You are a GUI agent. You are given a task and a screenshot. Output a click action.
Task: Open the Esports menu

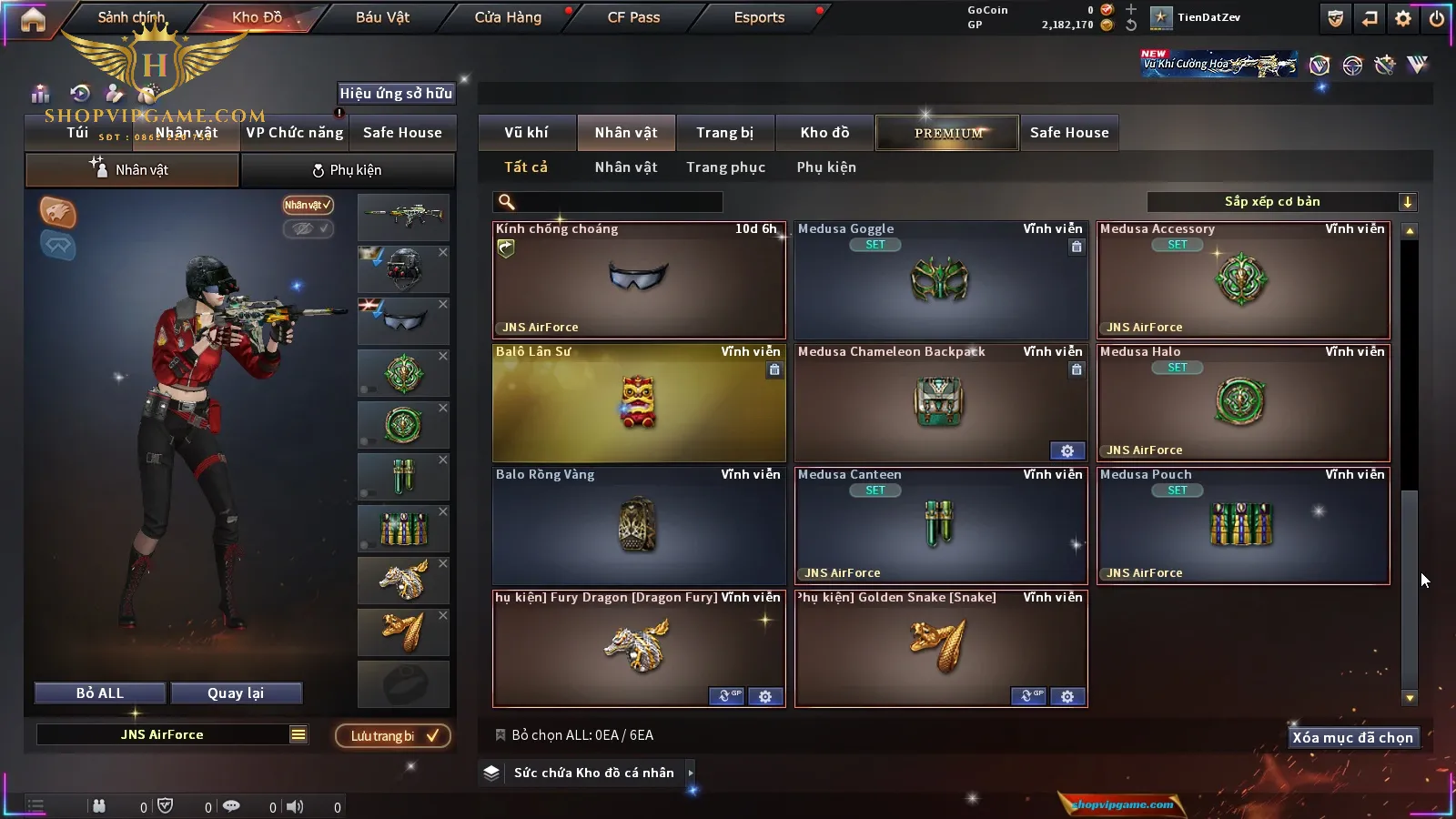[759, 17]
